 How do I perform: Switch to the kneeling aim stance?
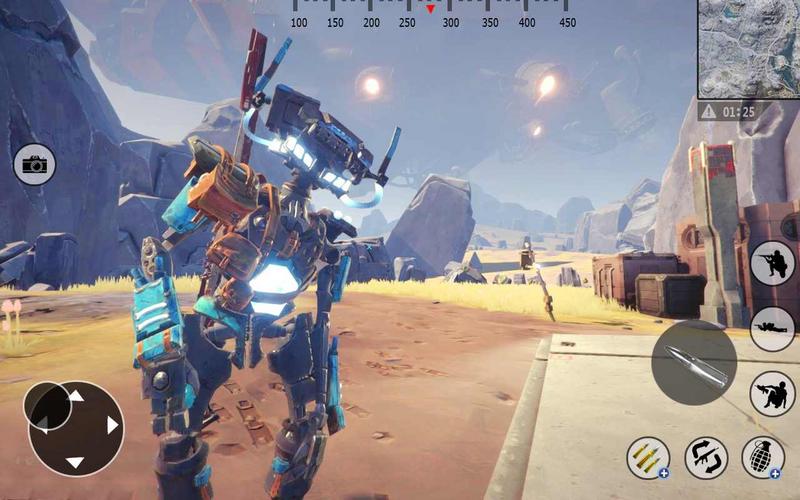772,263
